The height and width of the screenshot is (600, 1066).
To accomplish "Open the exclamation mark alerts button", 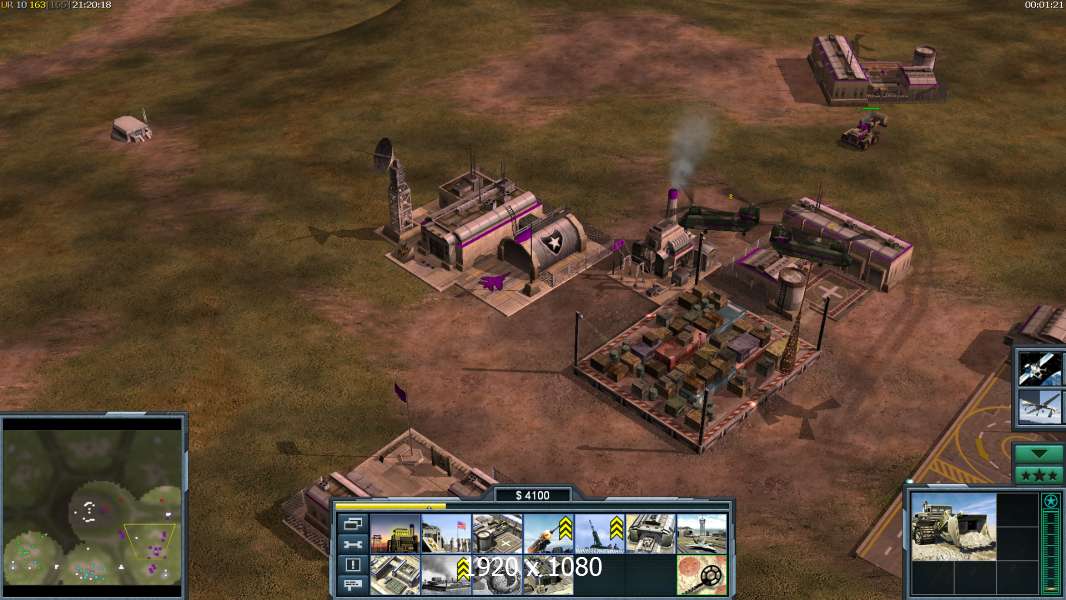I will [352, 565].
